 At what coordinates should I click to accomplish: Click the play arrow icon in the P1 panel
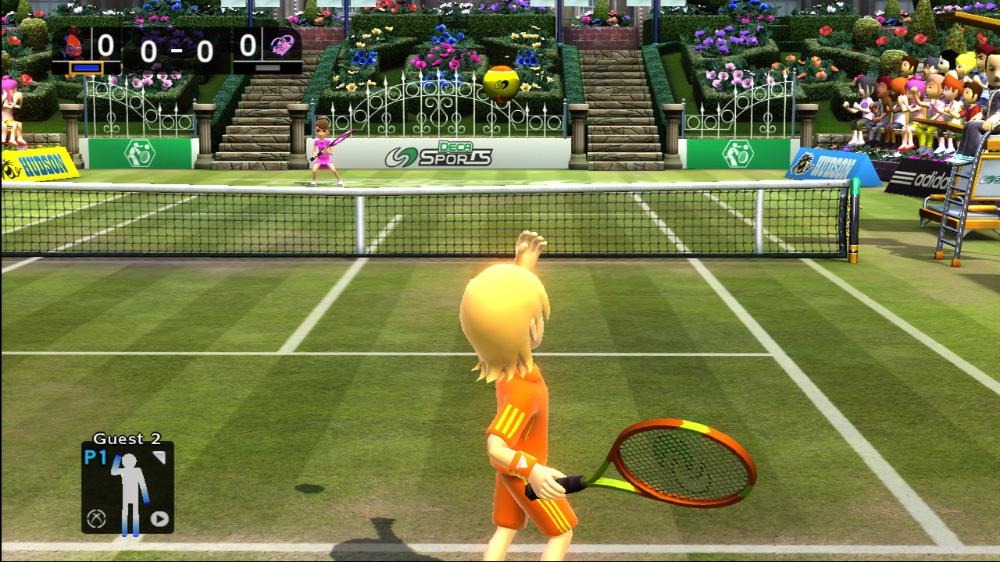[158, 519]
